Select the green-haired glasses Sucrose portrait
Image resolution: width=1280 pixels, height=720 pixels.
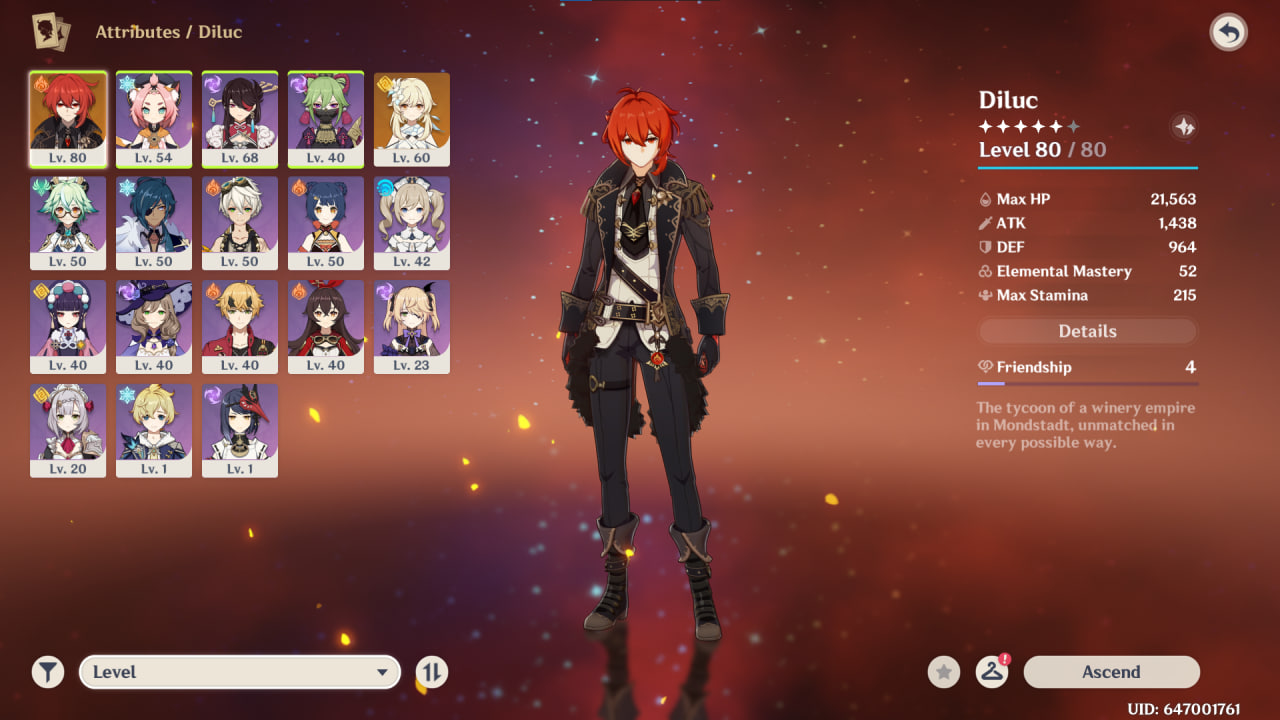pos(68,223)
